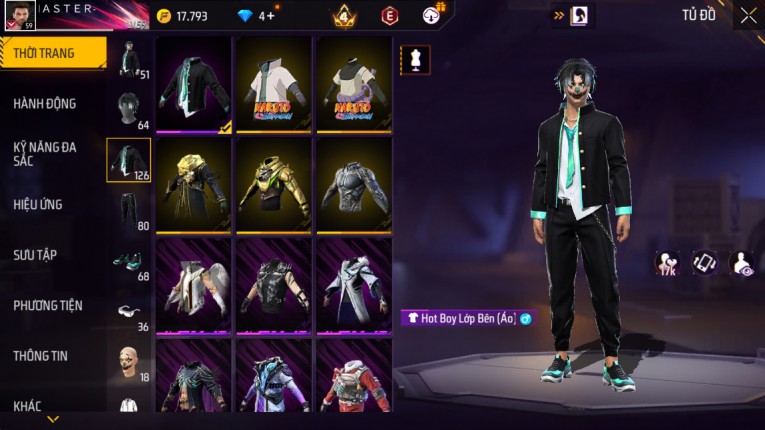Pick the white winged jacket item
Viewport: 765px width, 430px height.
(194, 286)
